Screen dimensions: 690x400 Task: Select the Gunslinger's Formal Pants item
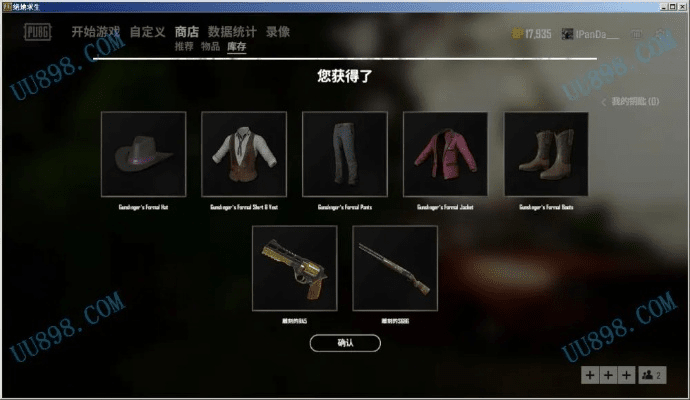point(345,154)
